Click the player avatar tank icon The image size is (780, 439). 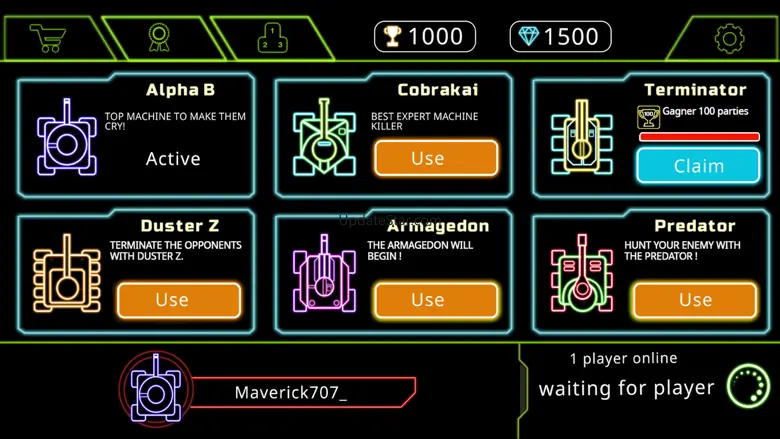point(156,388)
